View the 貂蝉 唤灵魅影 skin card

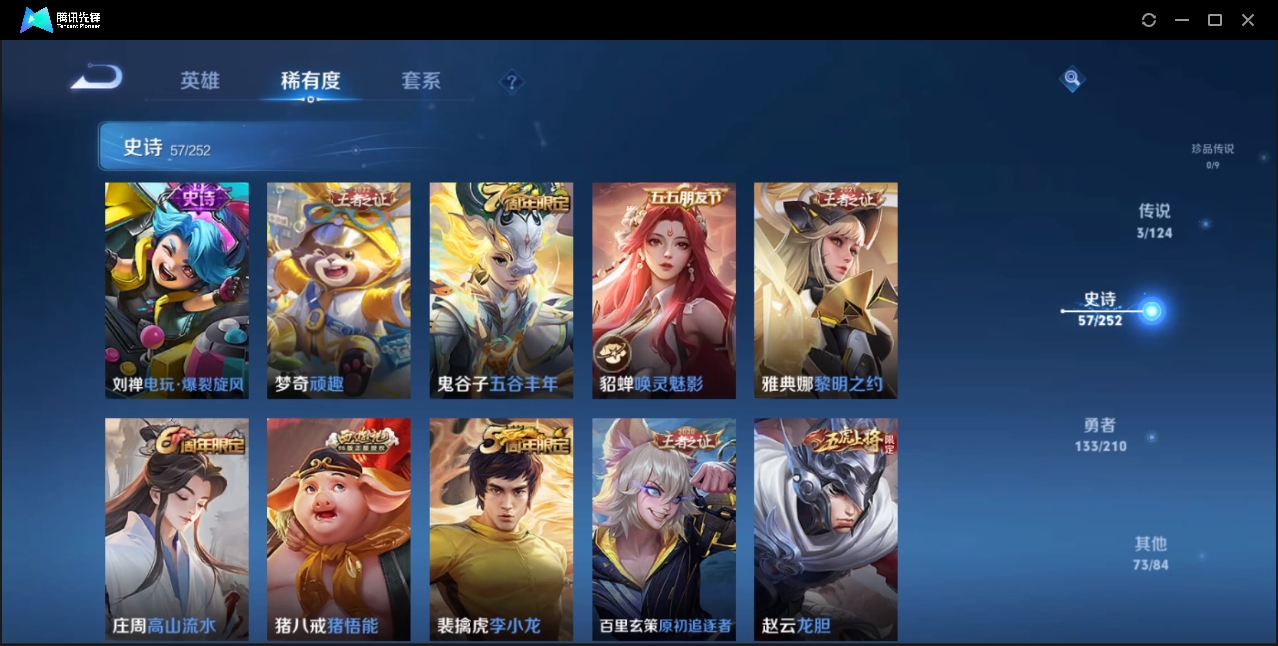tap(664, 290)
